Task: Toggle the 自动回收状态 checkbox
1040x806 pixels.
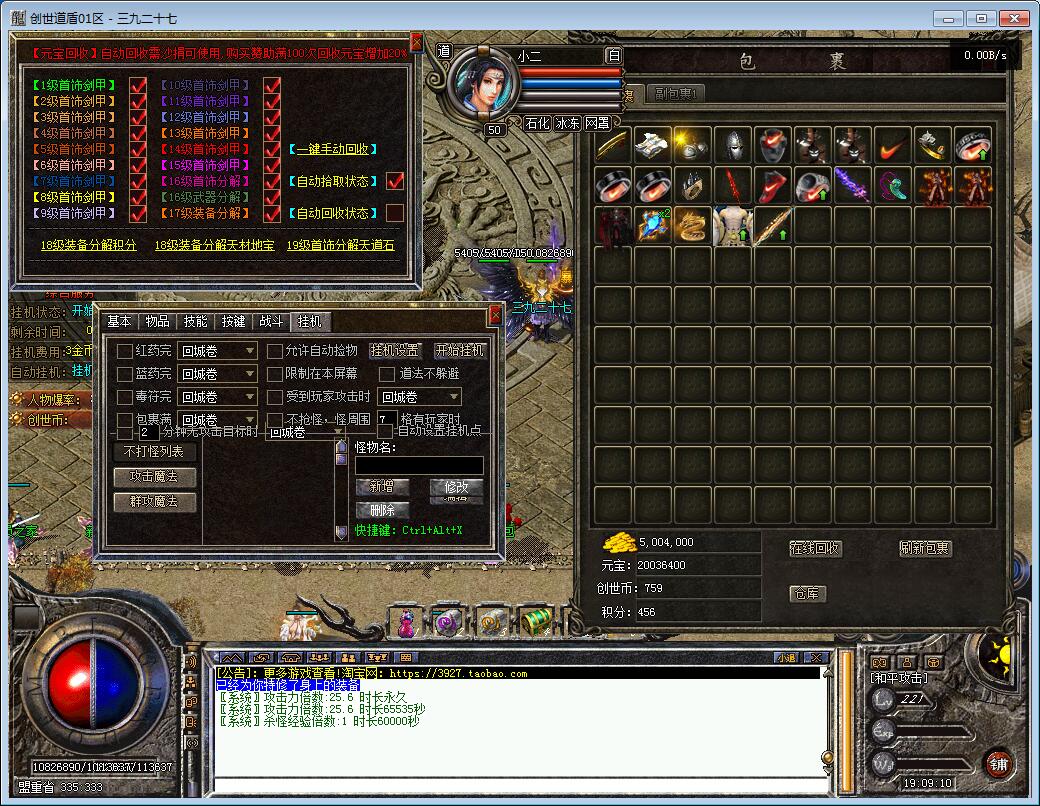Action: coord(395,213)
